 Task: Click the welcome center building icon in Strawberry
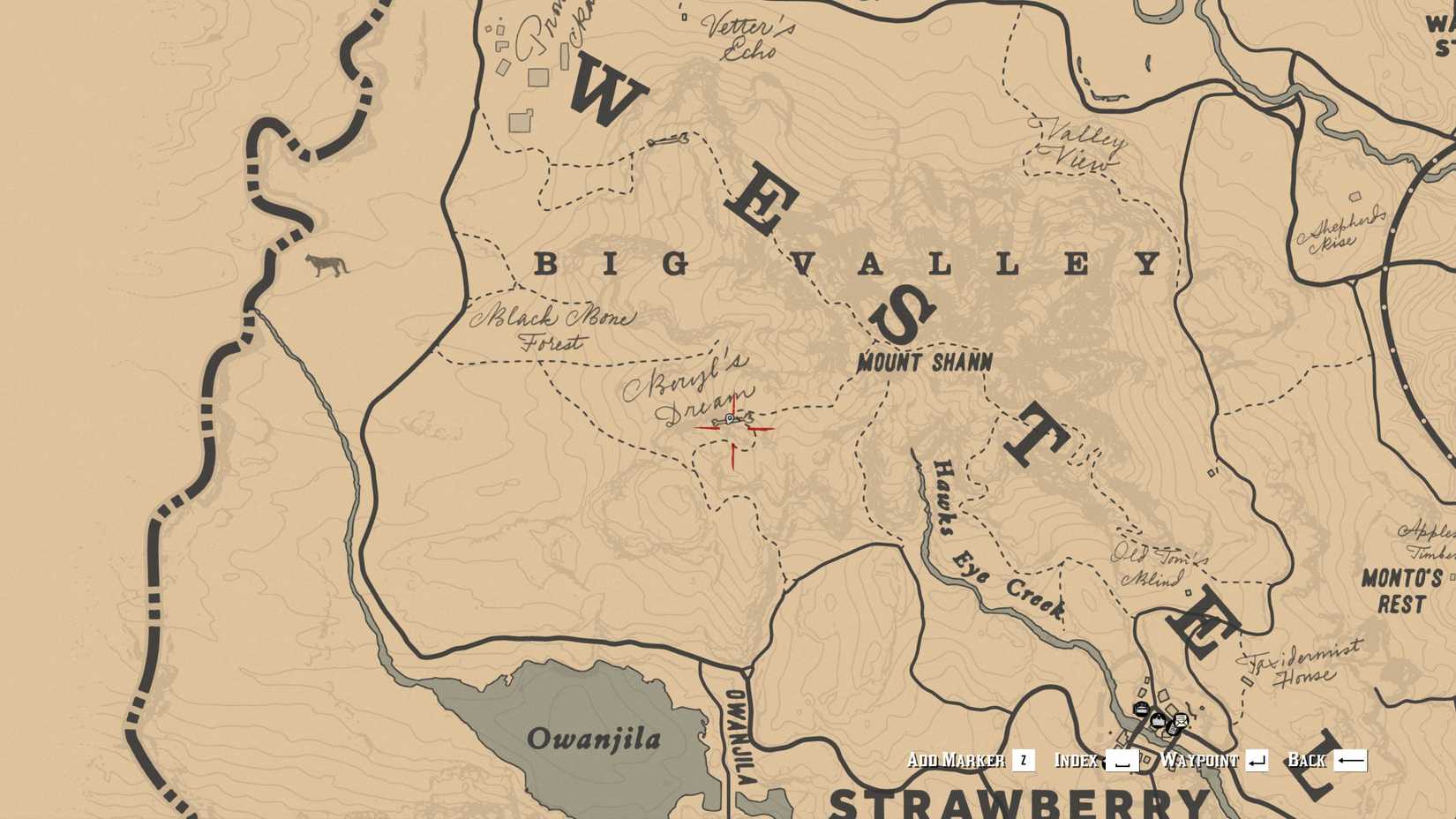[1158, 721]
